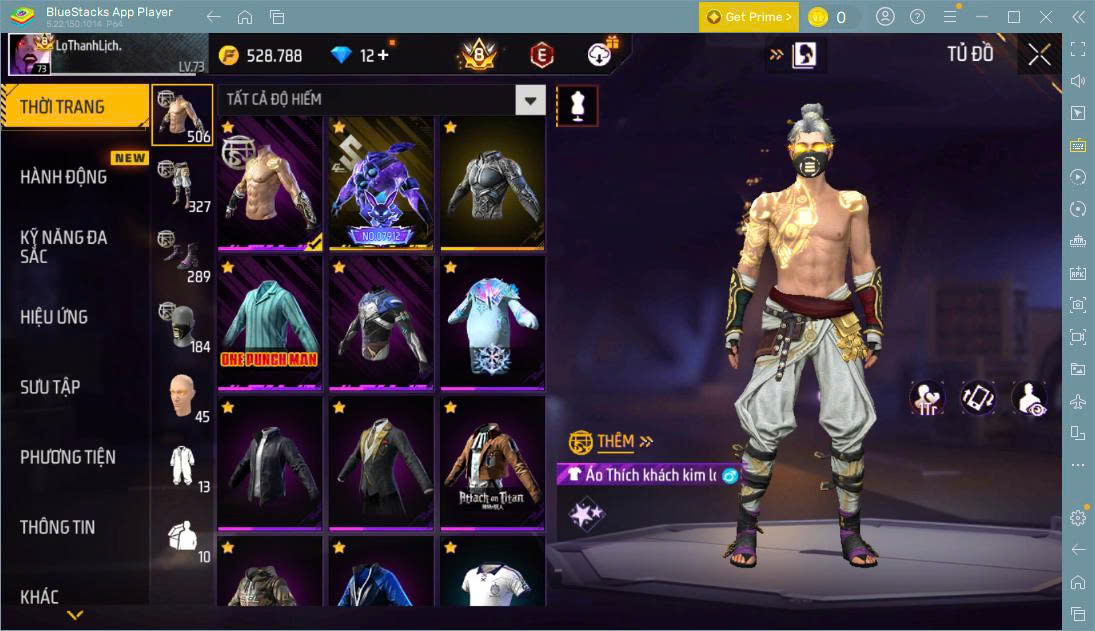Open the mask subcategory with 184 items
The height and width of the screenshot is (631, 1095).
(183, 326)
